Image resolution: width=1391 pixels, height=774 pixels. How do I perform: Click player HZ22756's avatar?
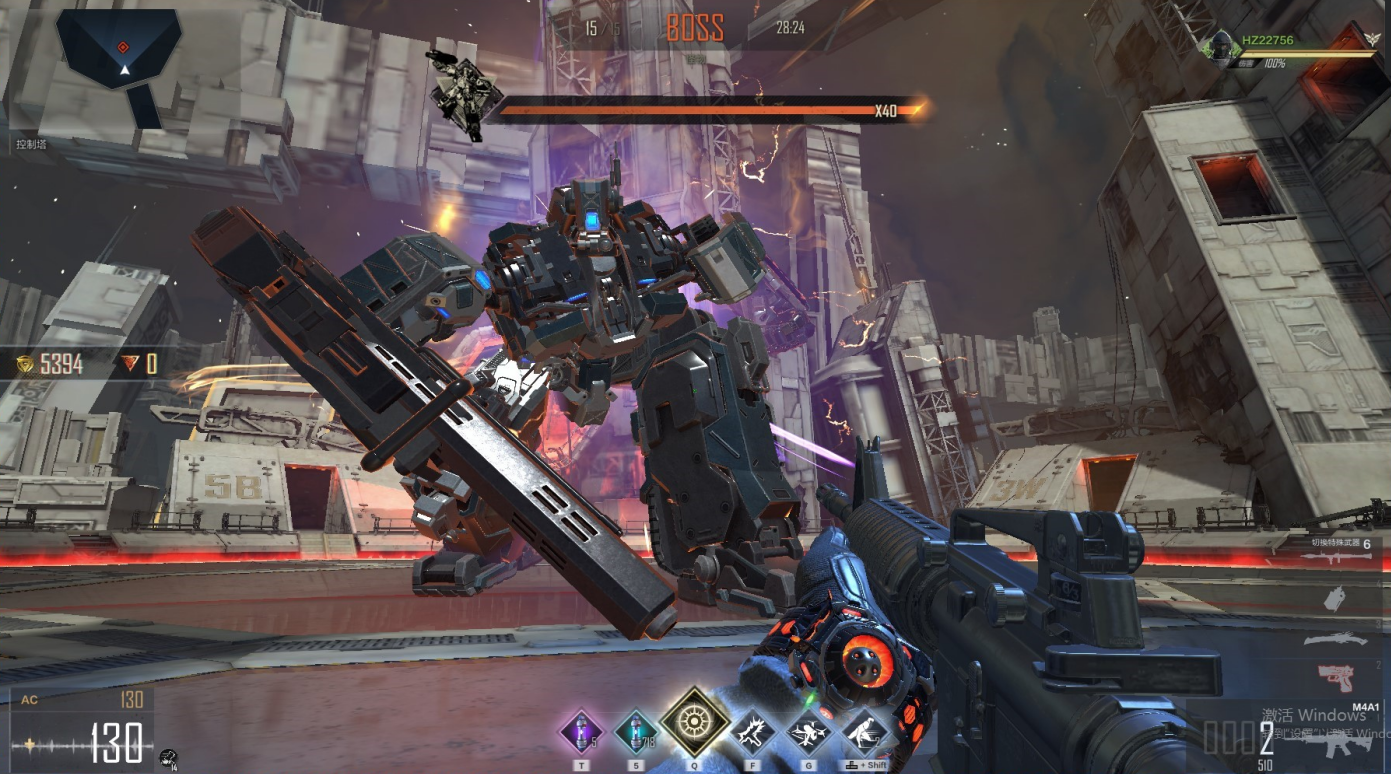pos(1220,46)
